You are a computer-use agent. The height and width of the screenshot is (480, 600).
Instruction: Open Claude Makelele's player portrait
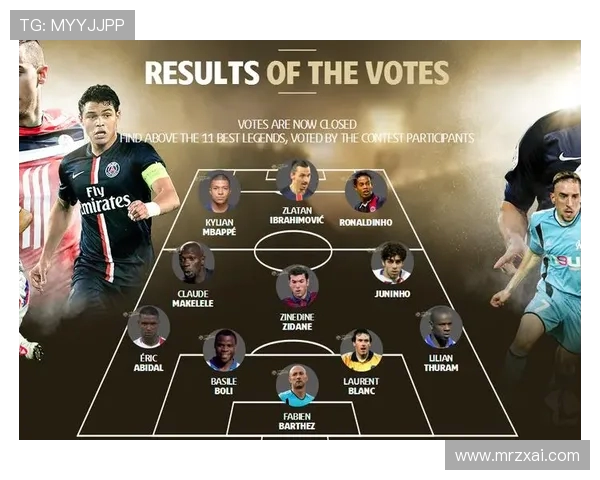tap(193, 263)
